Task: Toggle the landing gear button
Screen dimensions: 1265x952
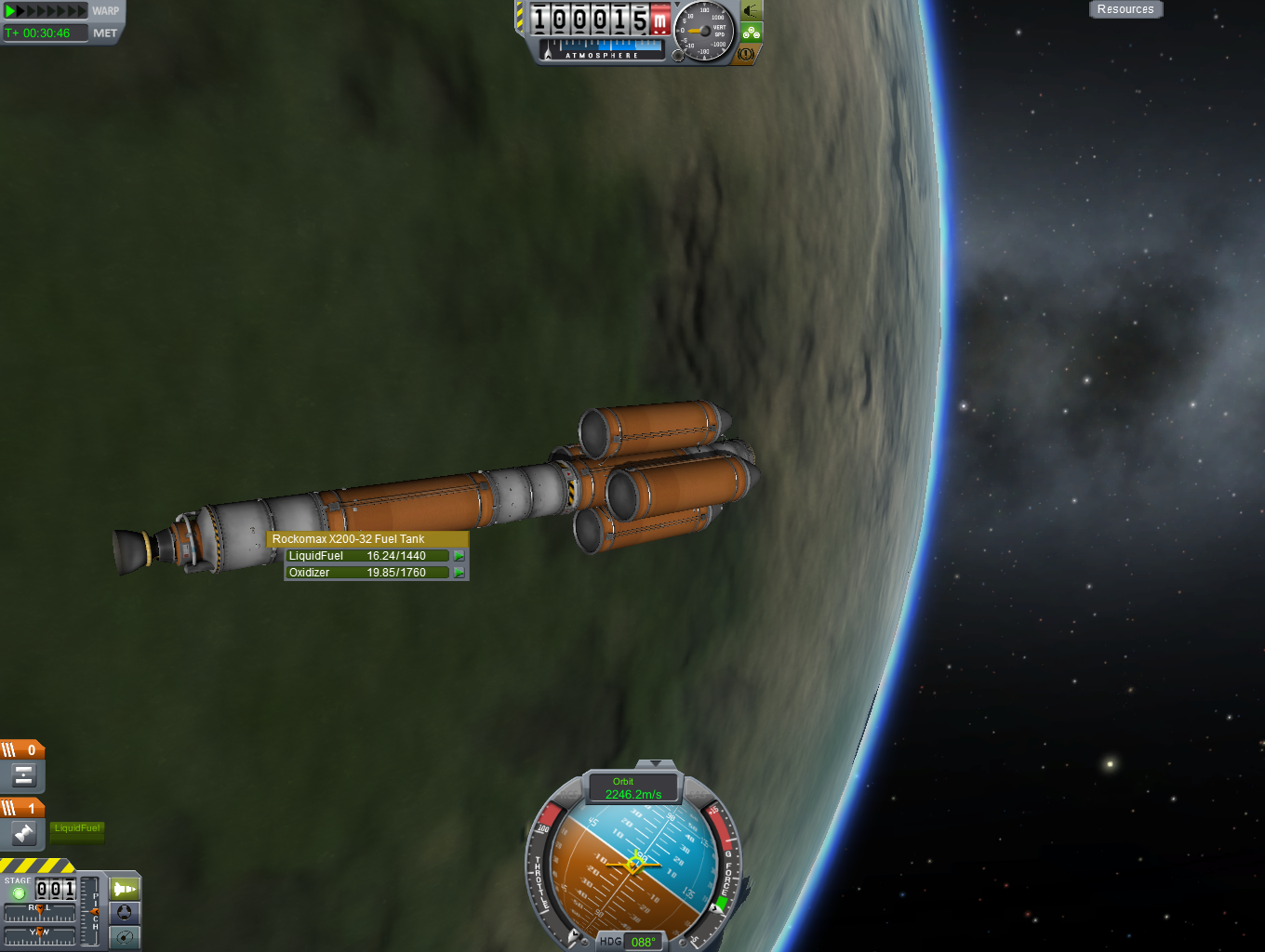Action: tap(752, 33)
